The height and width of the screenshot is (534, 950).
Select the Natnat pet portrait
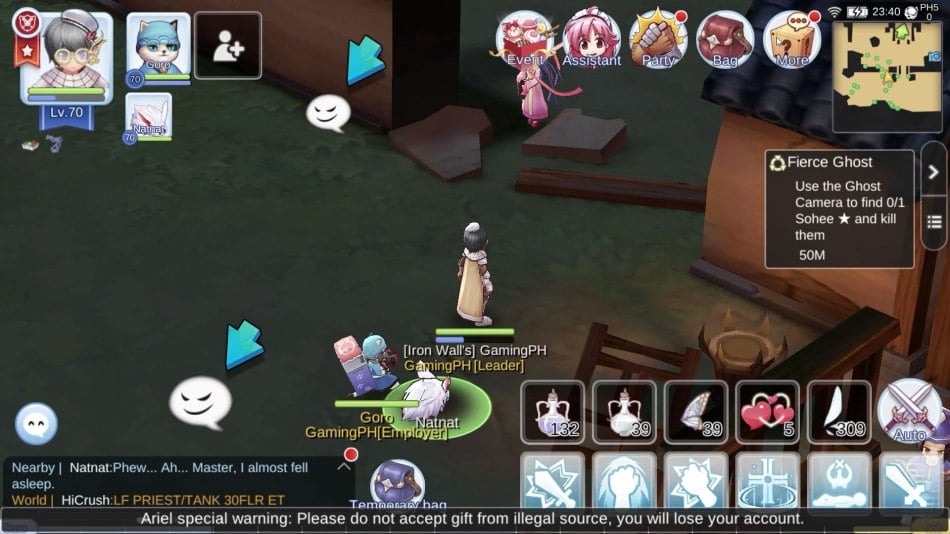149,116
